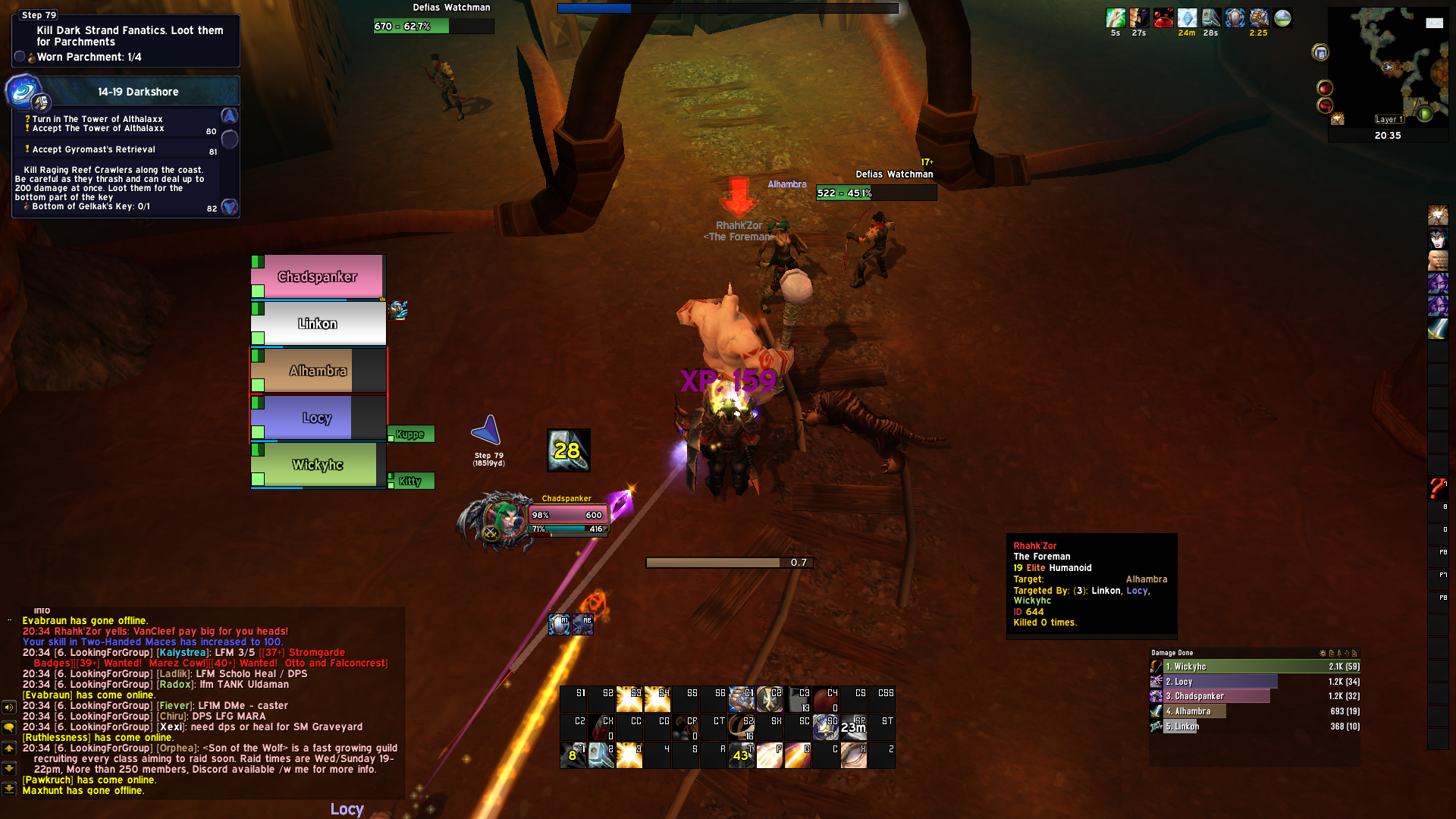
Task: Use the fist ability bound to C1
Action: pyautogui.click(x=741, y=698)
